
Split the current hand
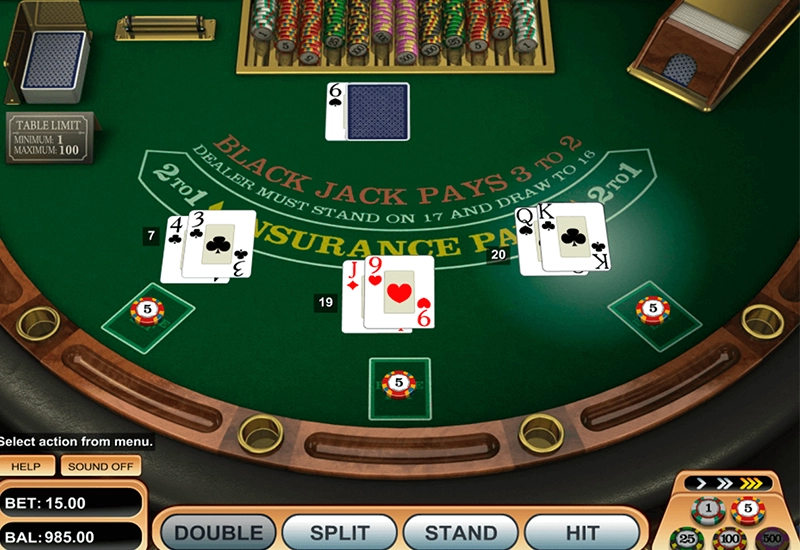tap(340, 533)
